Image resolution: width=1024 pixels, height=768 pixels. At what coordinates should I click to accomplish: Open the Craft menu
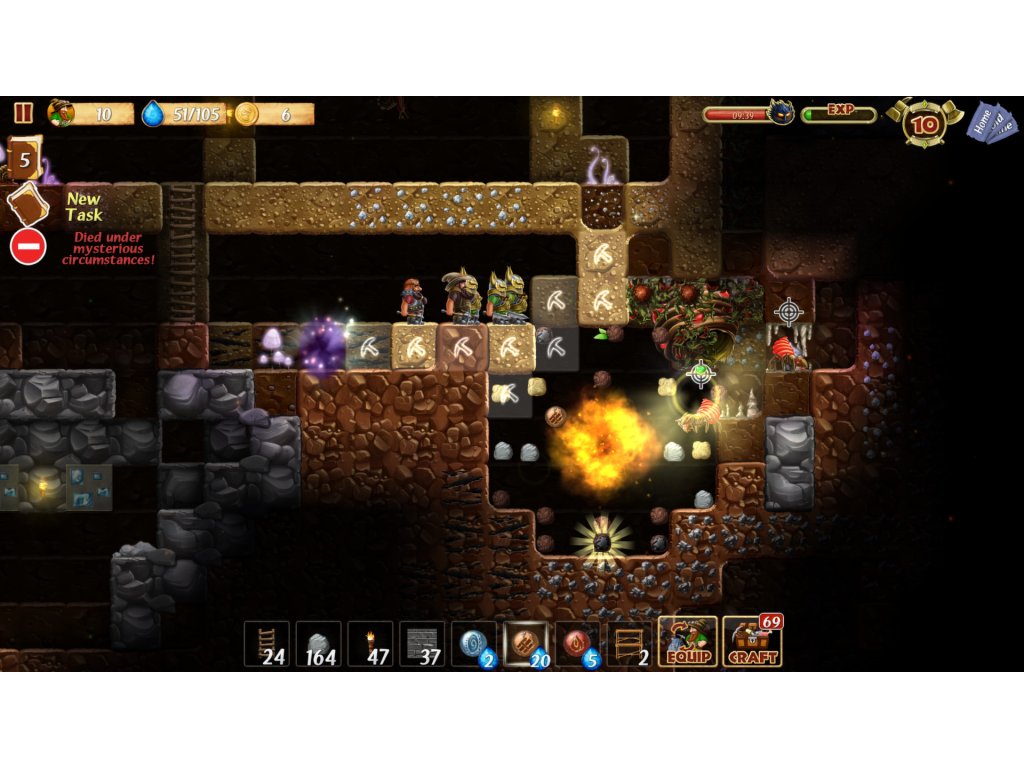point(751,642)
